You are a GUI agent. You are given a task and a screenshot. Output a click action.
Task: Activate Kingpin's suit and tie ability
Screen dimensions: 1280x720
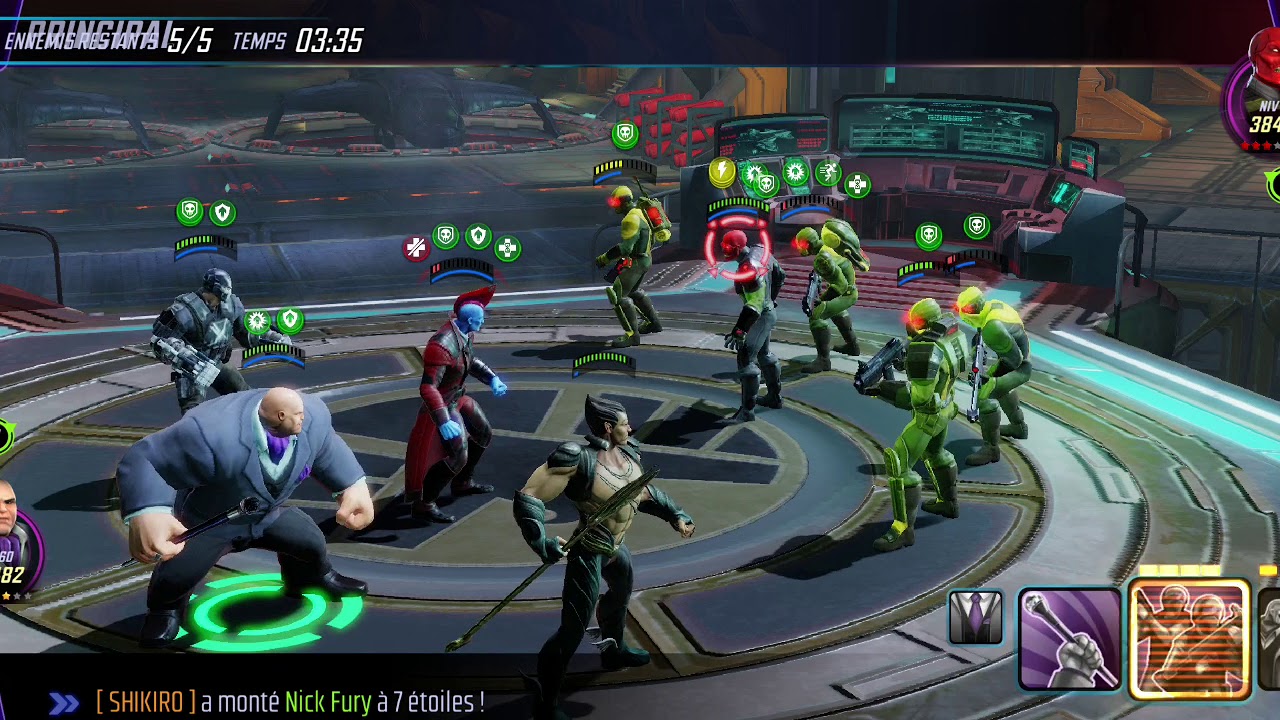[975, 616]
